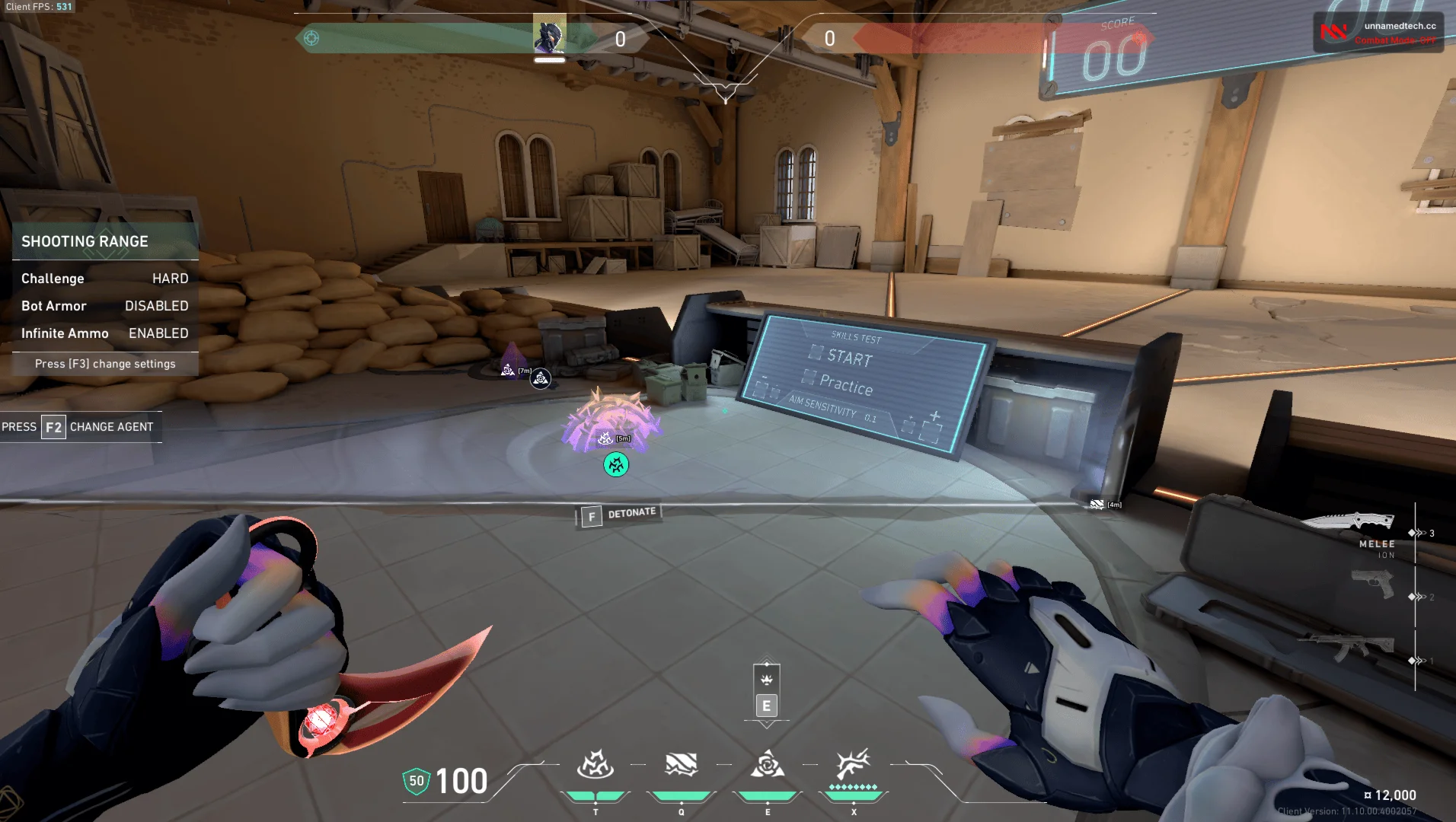The image size is (1456, 822).
Task: Click the green ability recharge orb on the floor
Action: click(615, 464)
